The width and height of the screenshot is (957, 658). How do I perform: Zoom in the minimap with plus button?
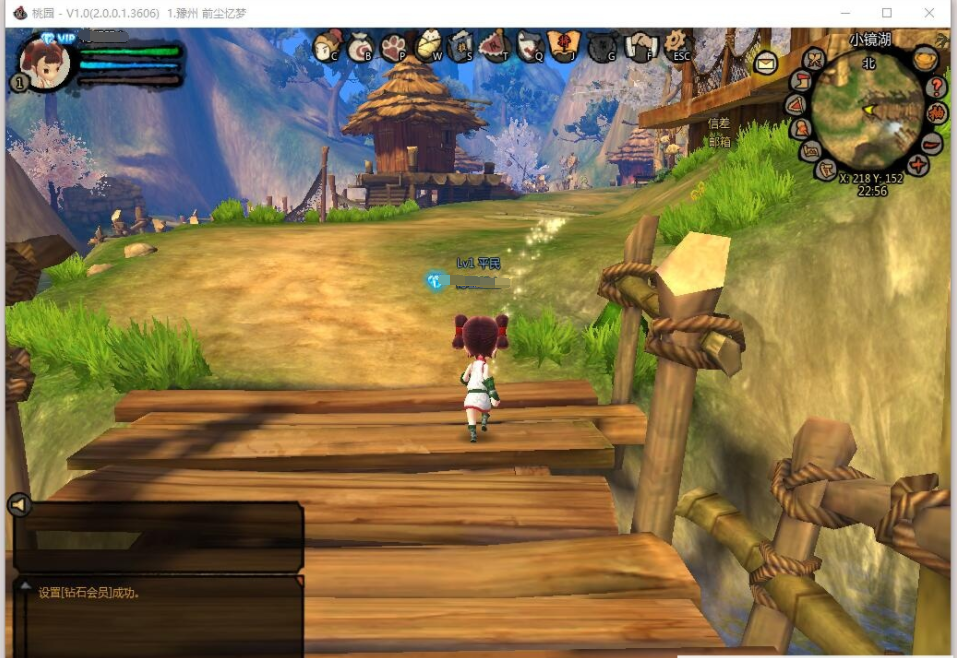coord(918,165)
